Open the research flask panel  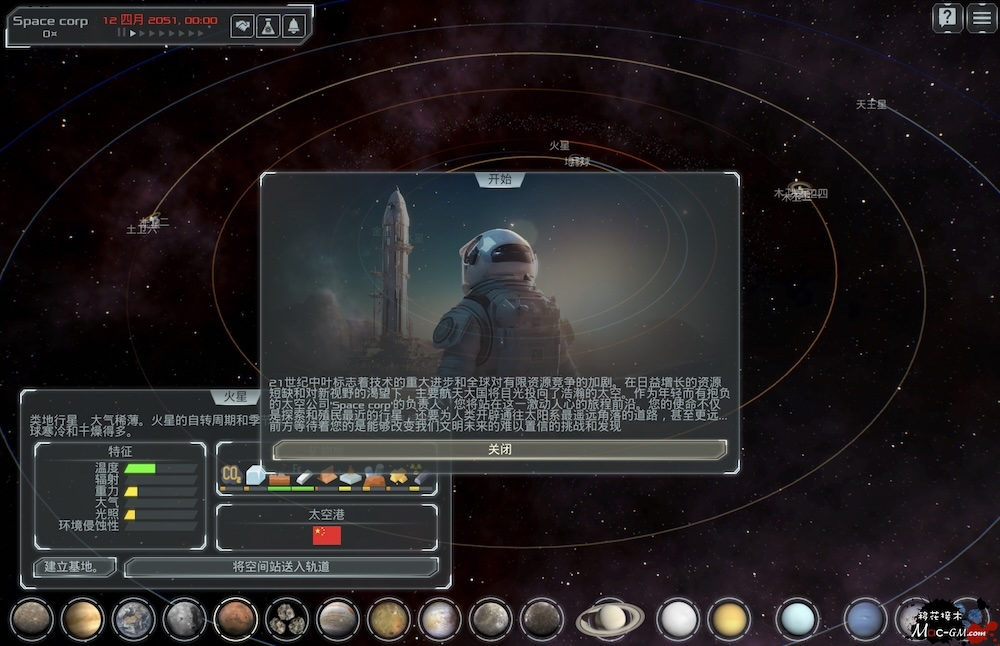[268, 27]
